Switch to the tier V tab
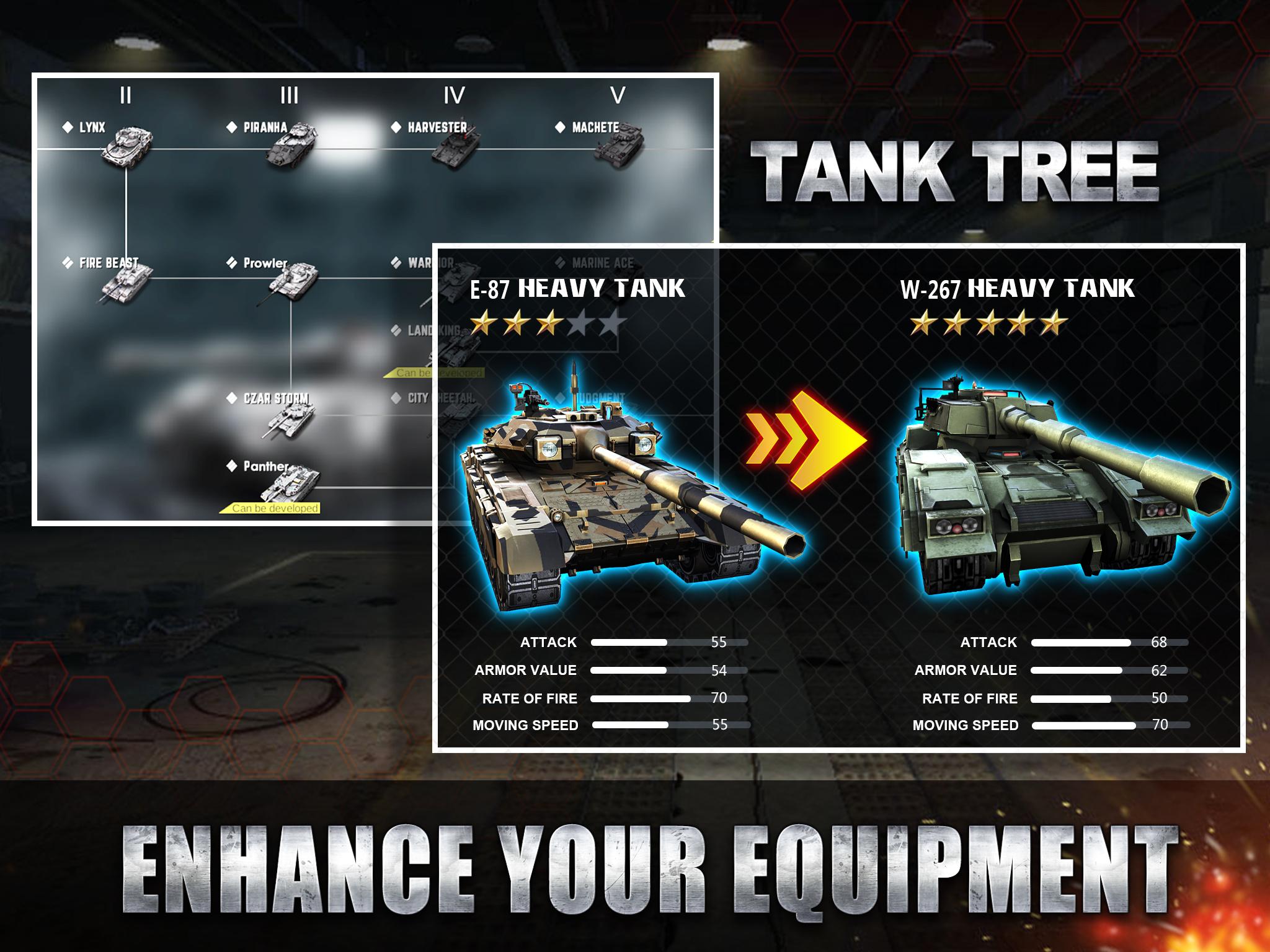This screenshot has height=952, width=1270. (x=618, y=94)
